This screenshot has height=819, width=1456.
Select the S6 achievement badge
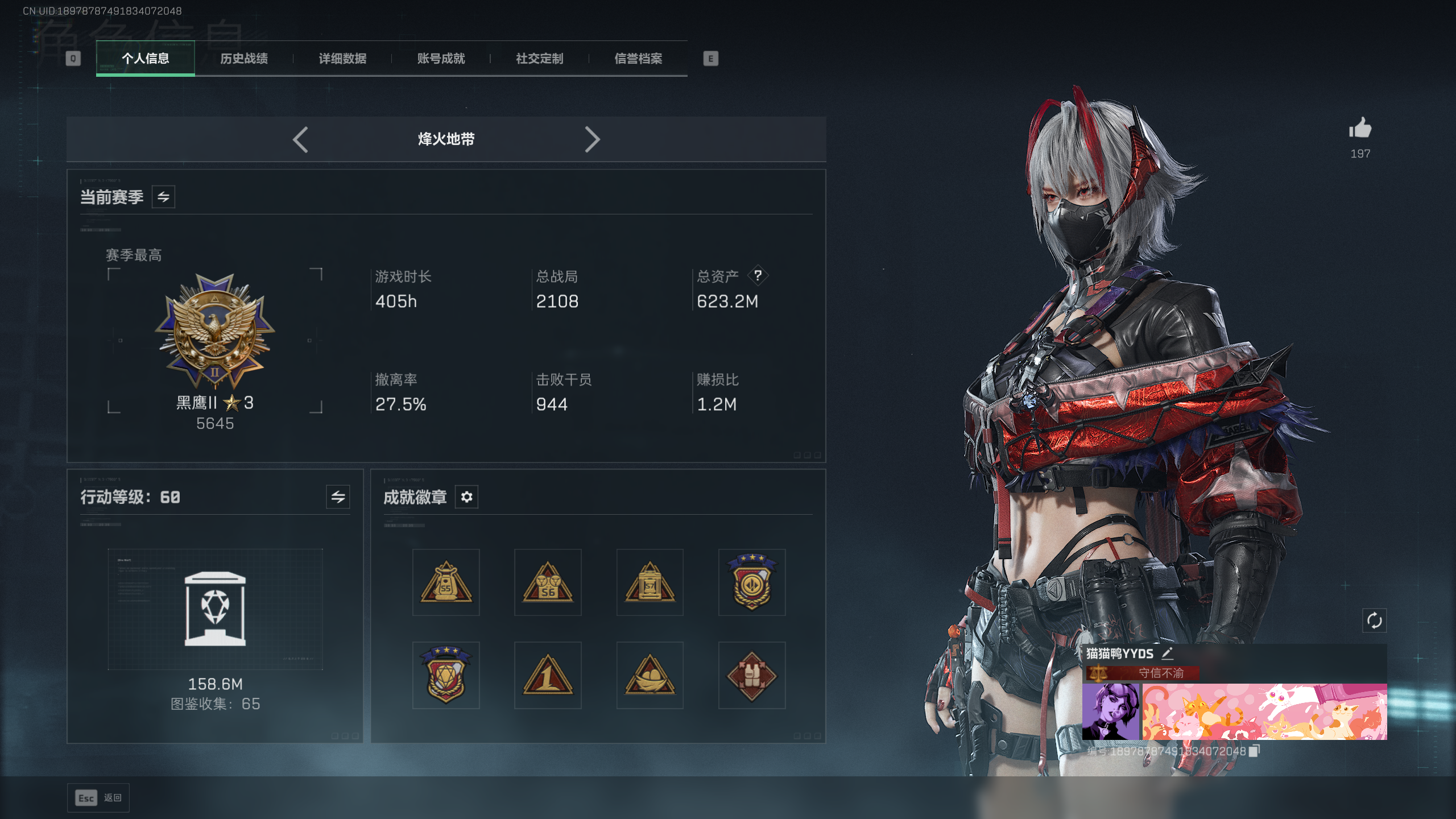click(x=548, y=582)
